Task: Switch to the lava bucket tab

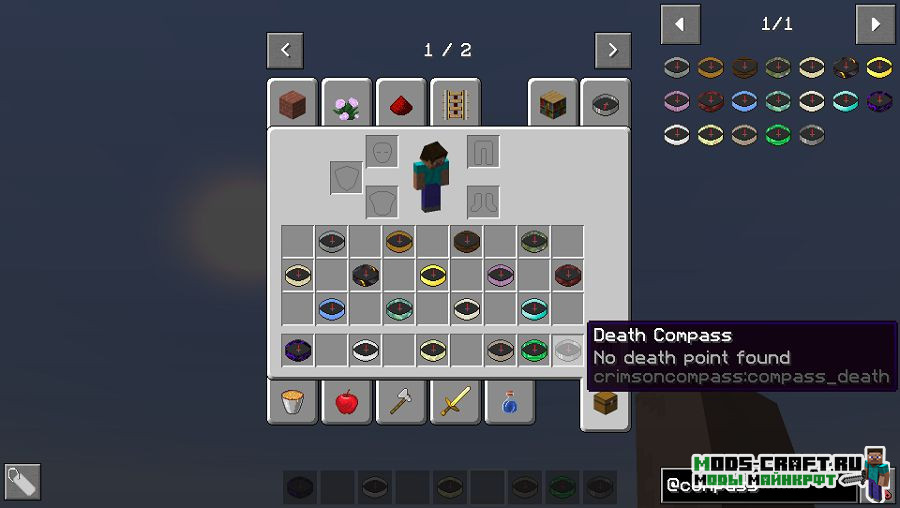Action: 292,402
